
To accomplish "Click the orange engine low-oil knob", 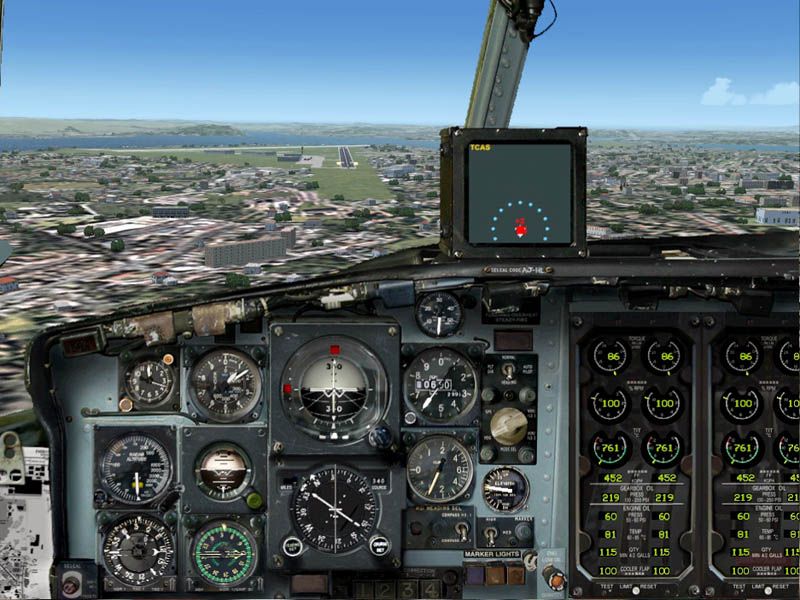I will pyautogui.click(x=552, y=578).
